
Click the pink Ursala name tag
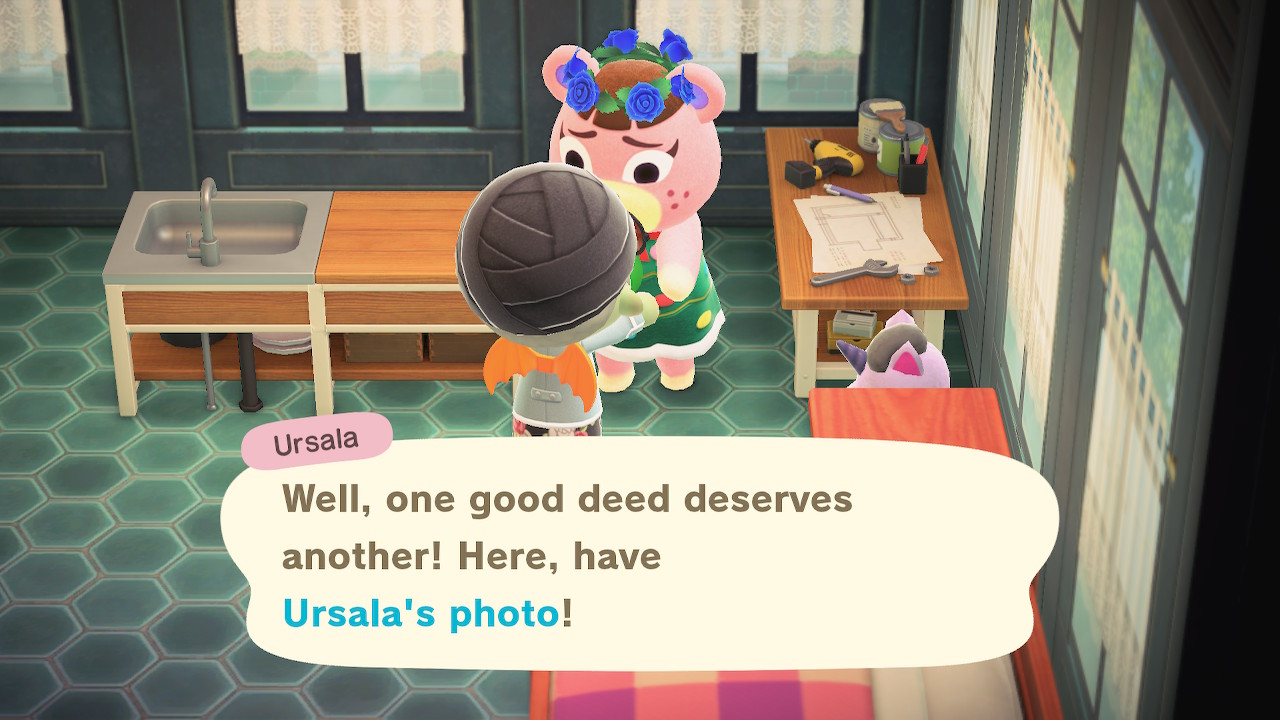click(316, 441)
